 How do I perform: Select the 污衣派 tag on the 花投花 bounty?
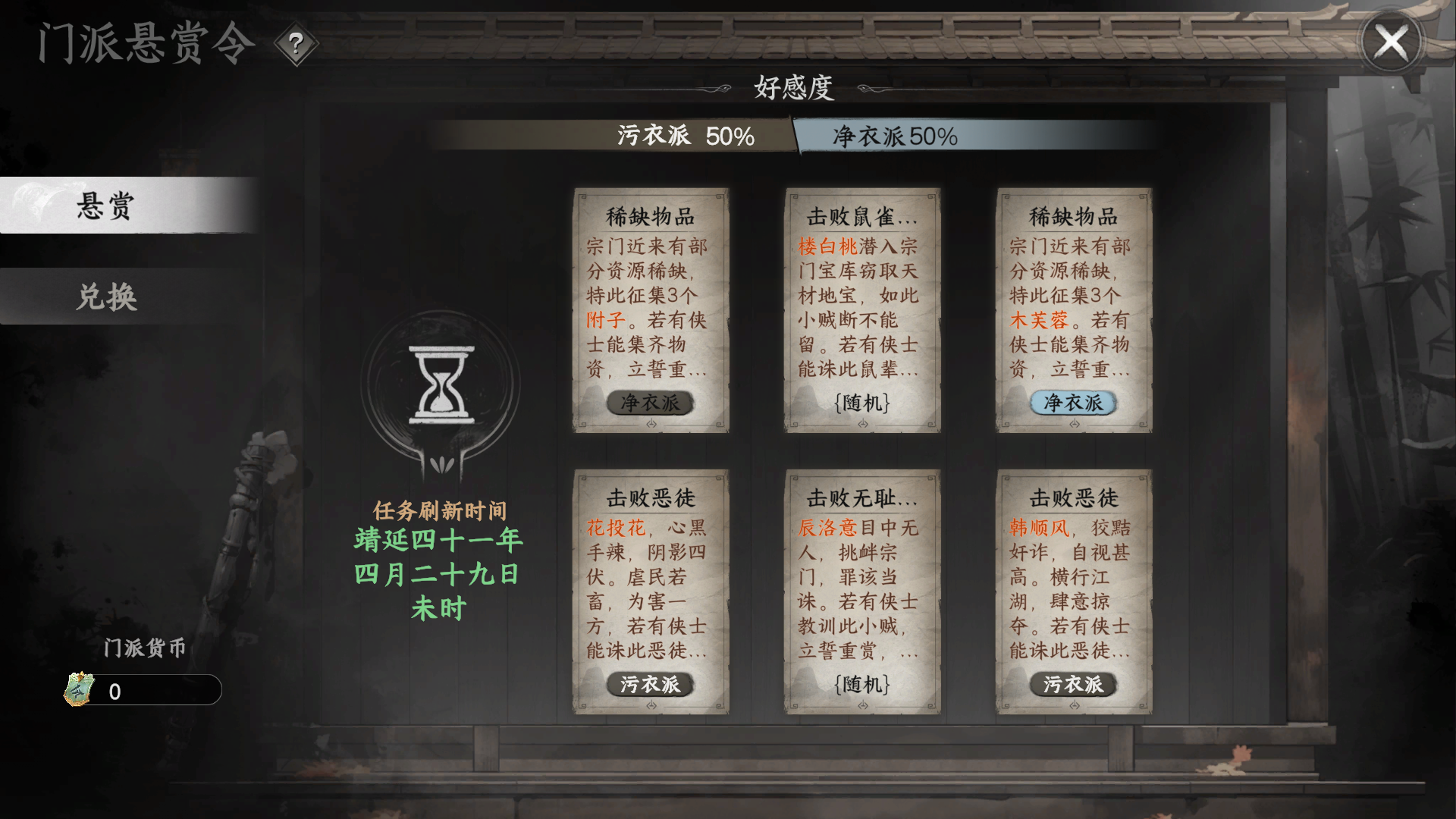point(651,685)
